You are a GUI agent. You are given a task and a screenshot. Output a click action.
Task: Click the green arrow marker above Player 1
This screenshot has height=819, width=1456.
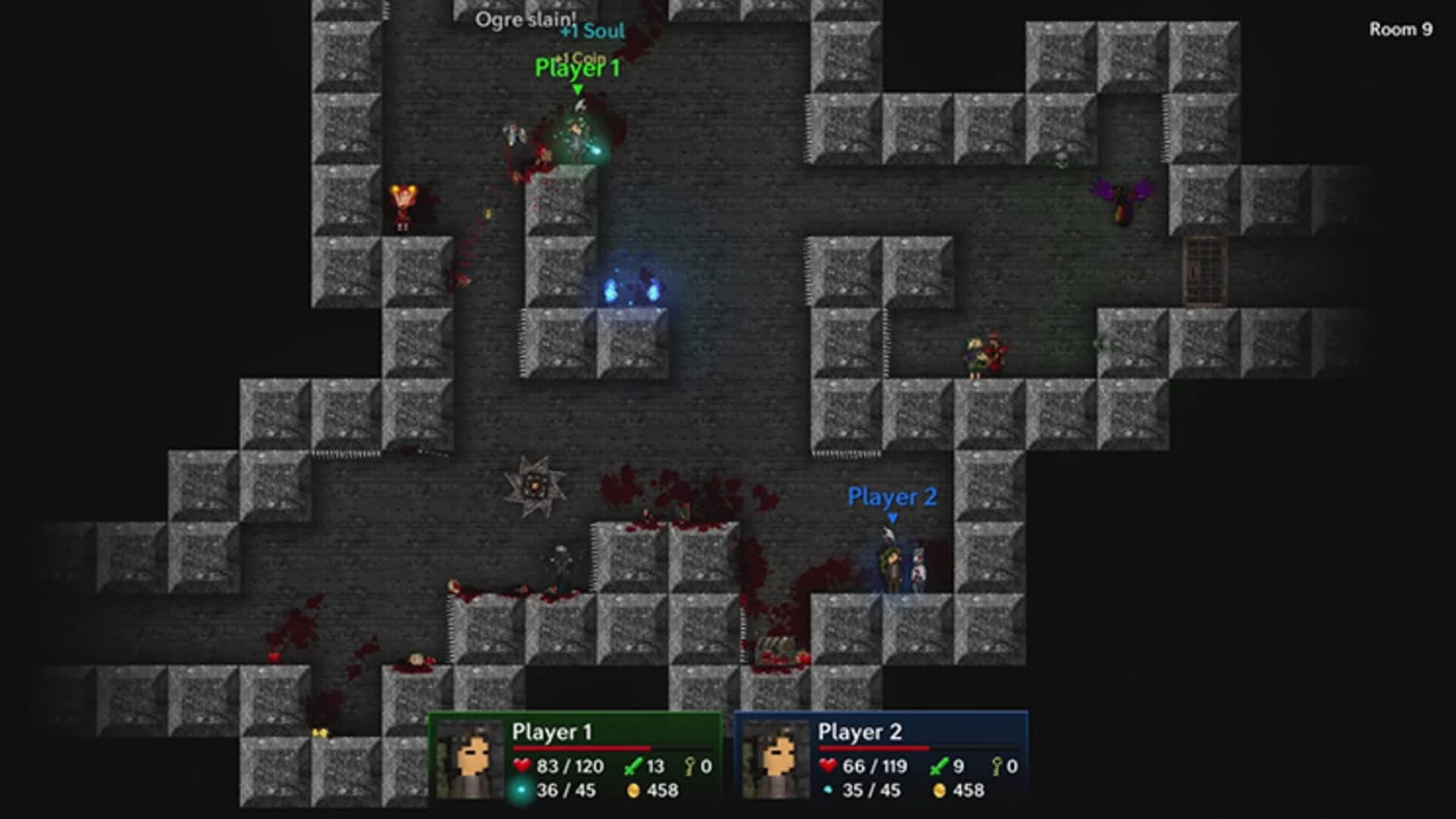(x=578, y=89)
